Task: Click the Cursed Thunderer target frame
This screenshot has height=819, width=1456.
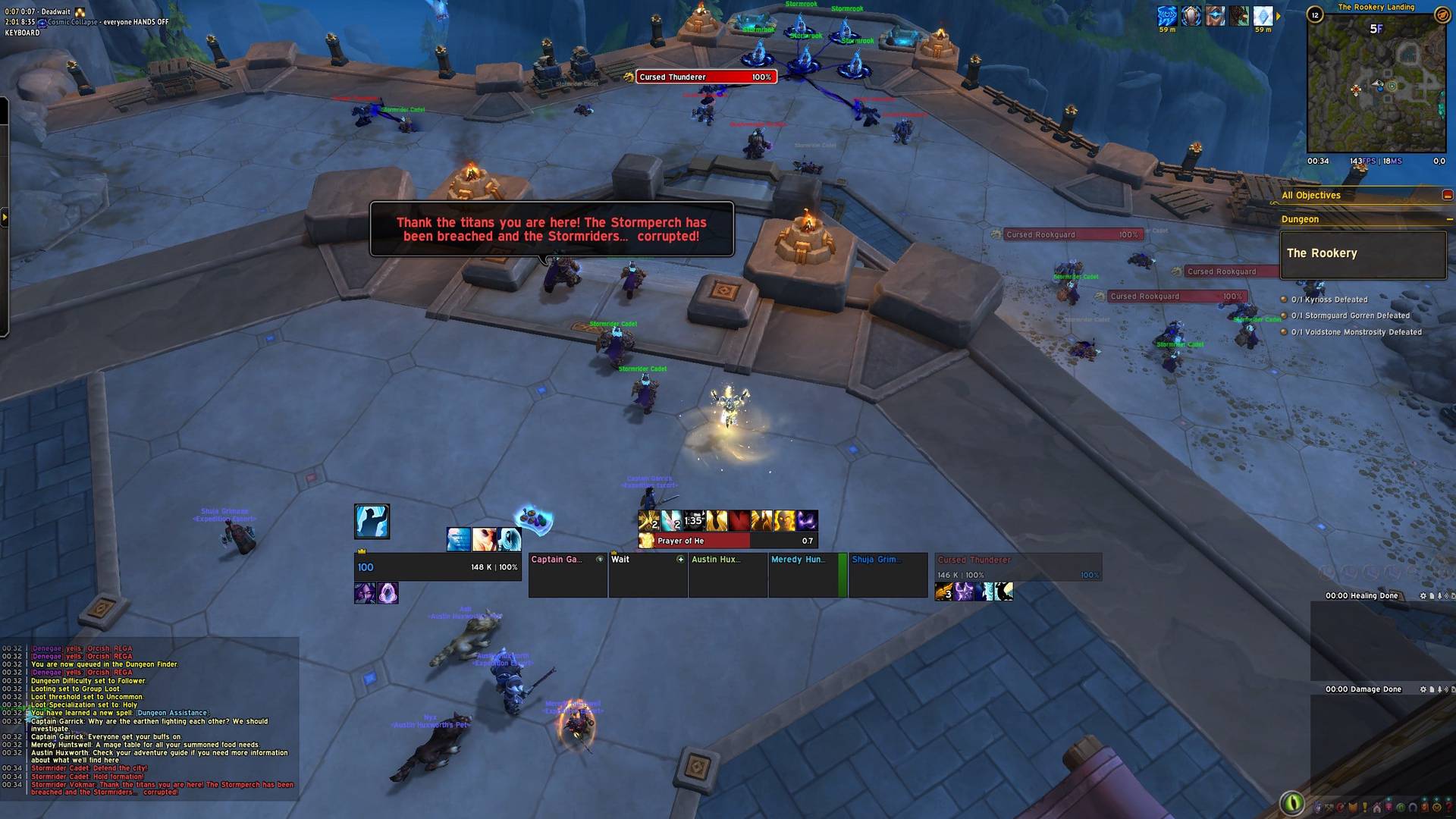Action: pyautogui.click(x=1018, y=567)
